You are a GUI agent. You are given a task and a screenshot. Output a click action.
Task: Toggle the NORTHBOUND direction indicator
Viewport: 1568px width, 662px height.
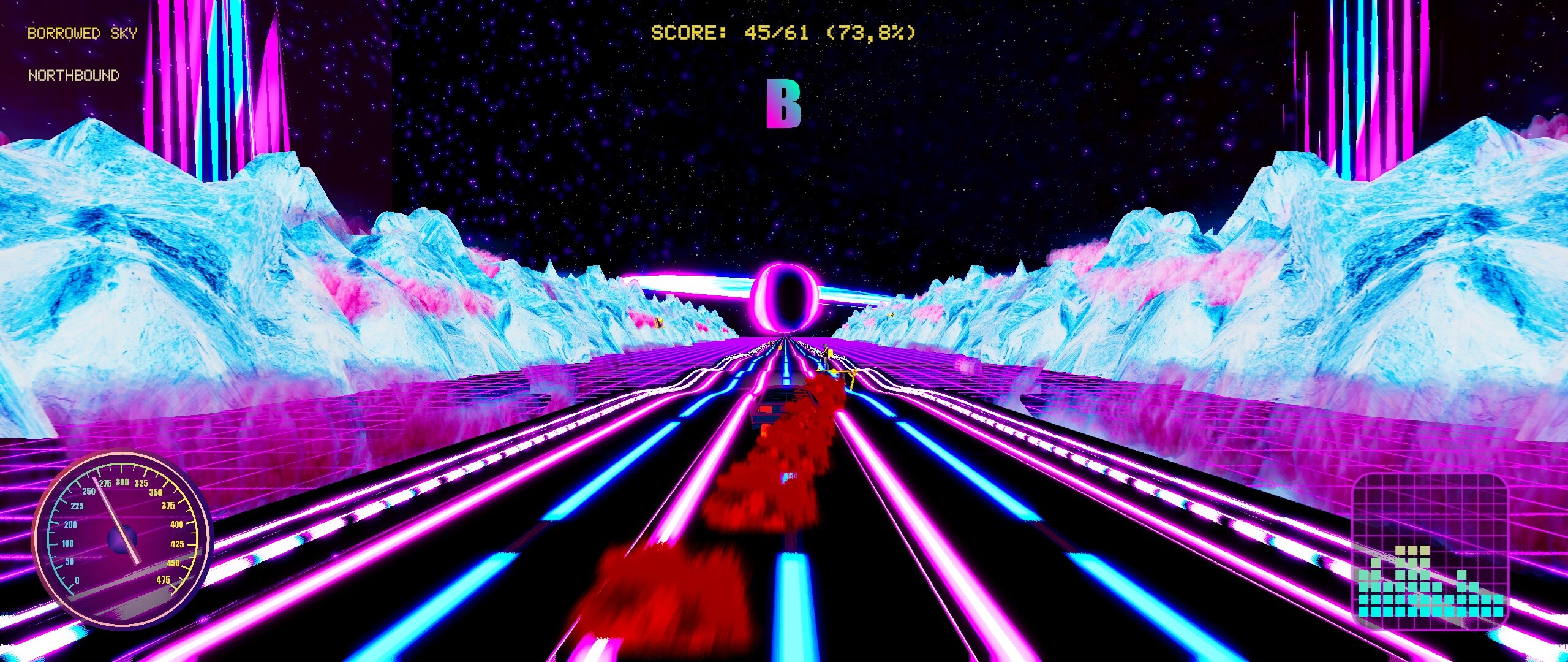73,76
